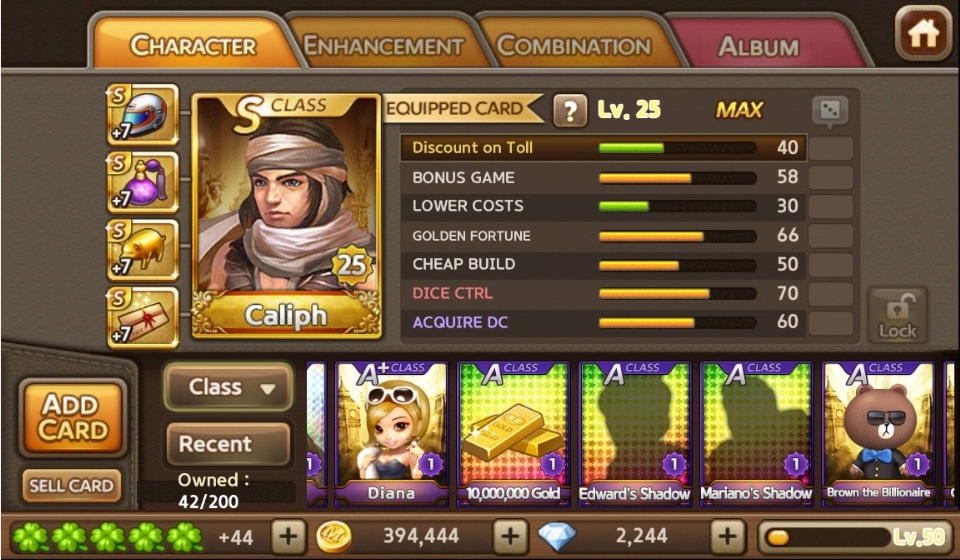Image resolution: width=960 pixels, height=560 pixels.
Task: Select the golden pig S item slot
Action: (143, 250)
